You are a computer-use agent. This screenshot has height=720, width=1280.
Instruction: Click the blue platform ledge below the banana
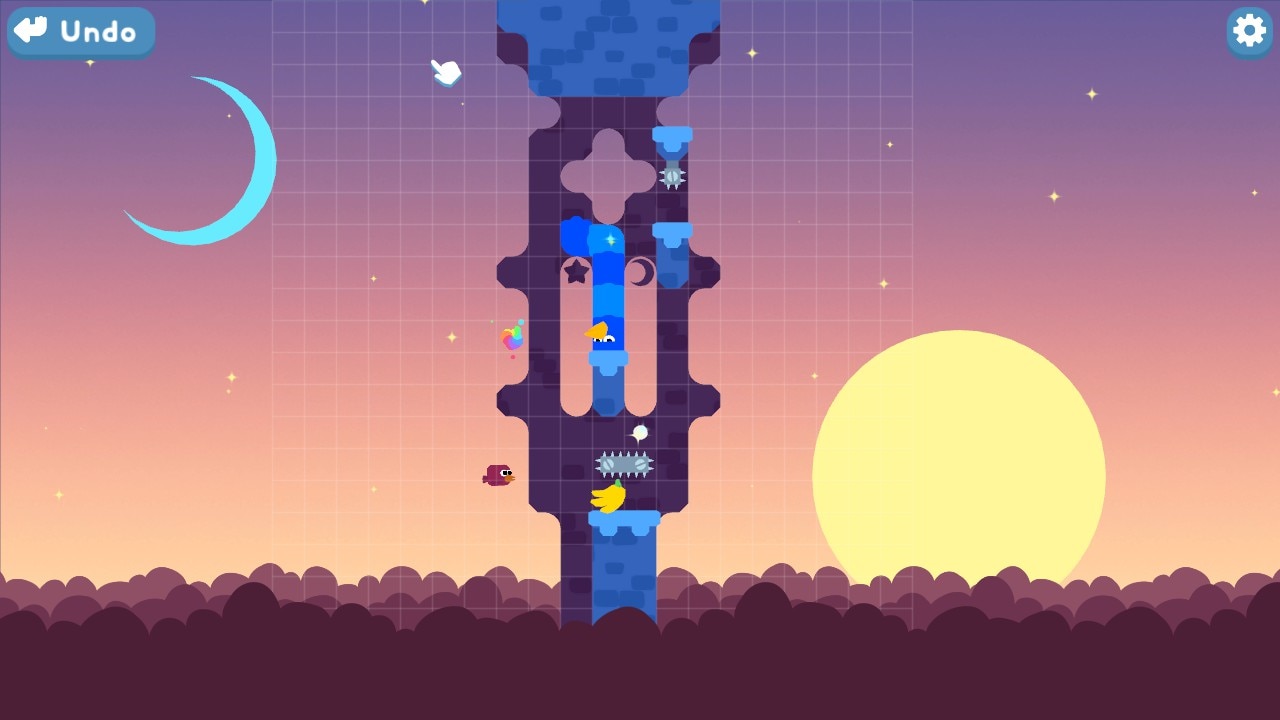point(626,518)
